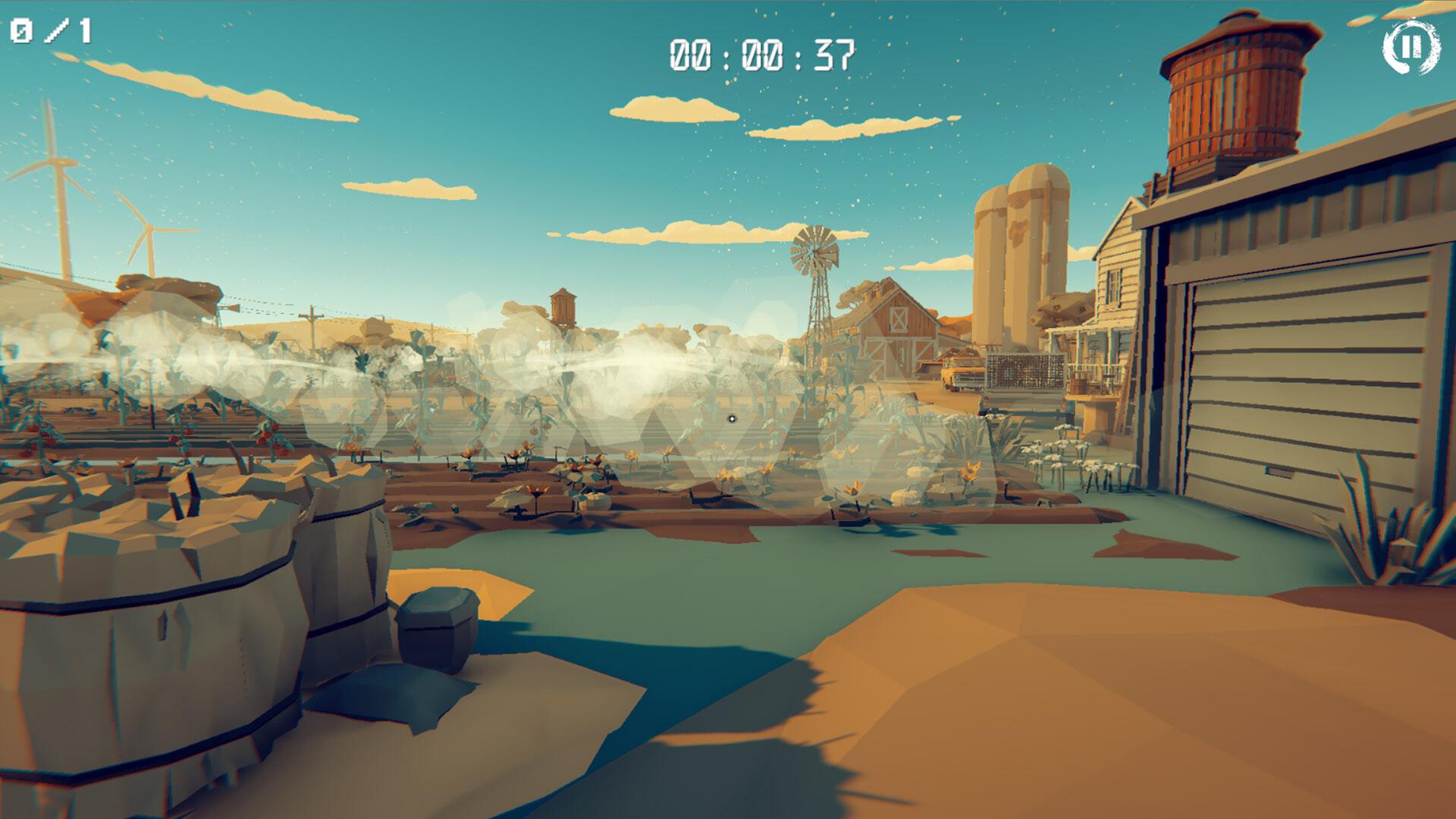Click the utility pole along the road
The height and width of the screenshot is (819, 1456).
click(312, 315)
